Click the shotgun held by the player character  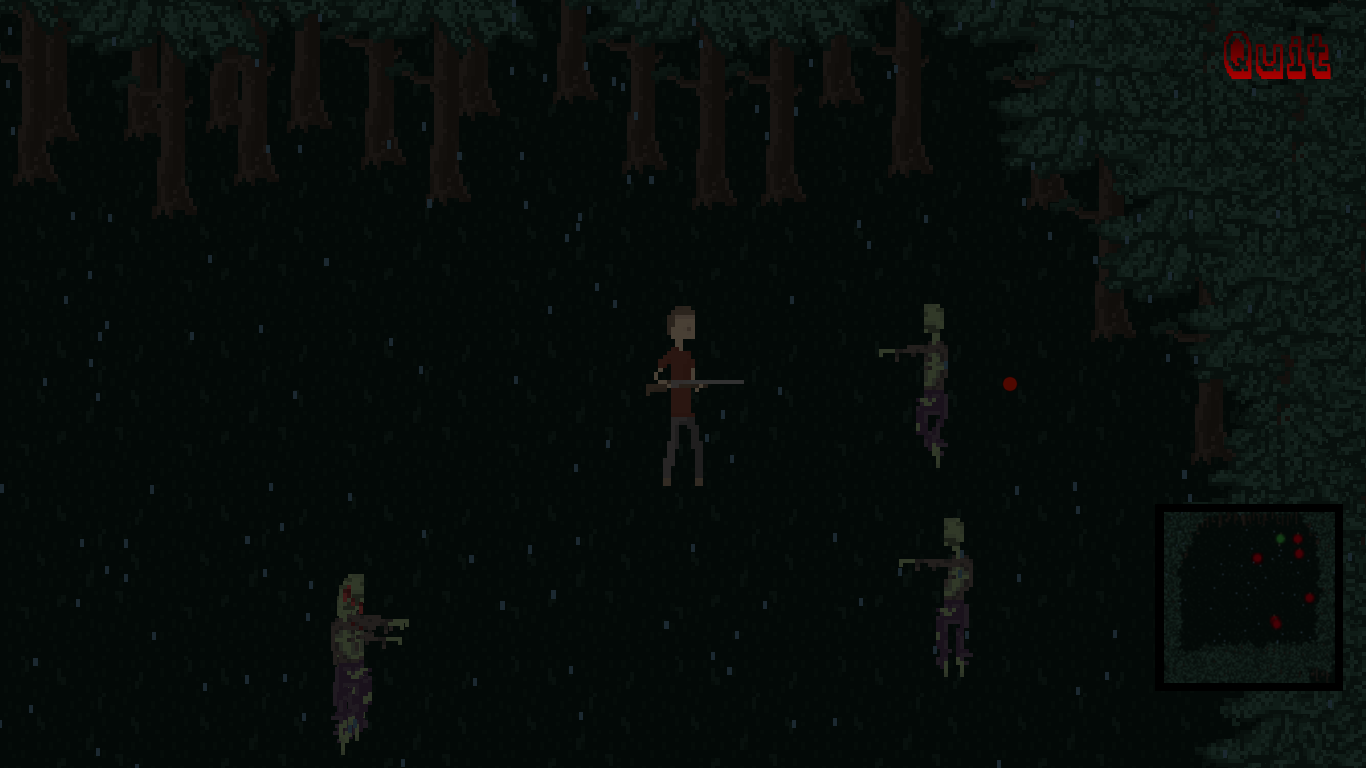pyautogui.click(x=700, y=381)
